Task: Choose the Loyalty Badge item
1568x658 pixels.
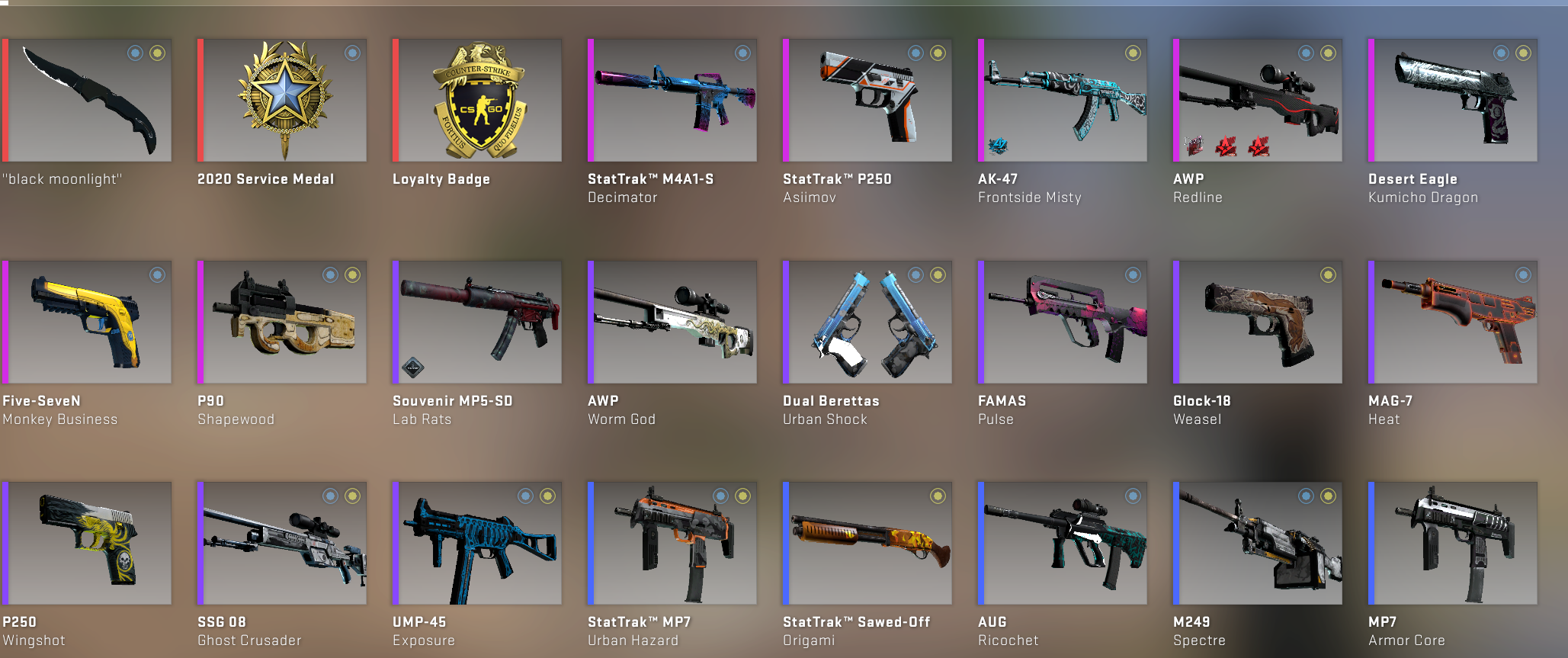Action: coord(477,101)
